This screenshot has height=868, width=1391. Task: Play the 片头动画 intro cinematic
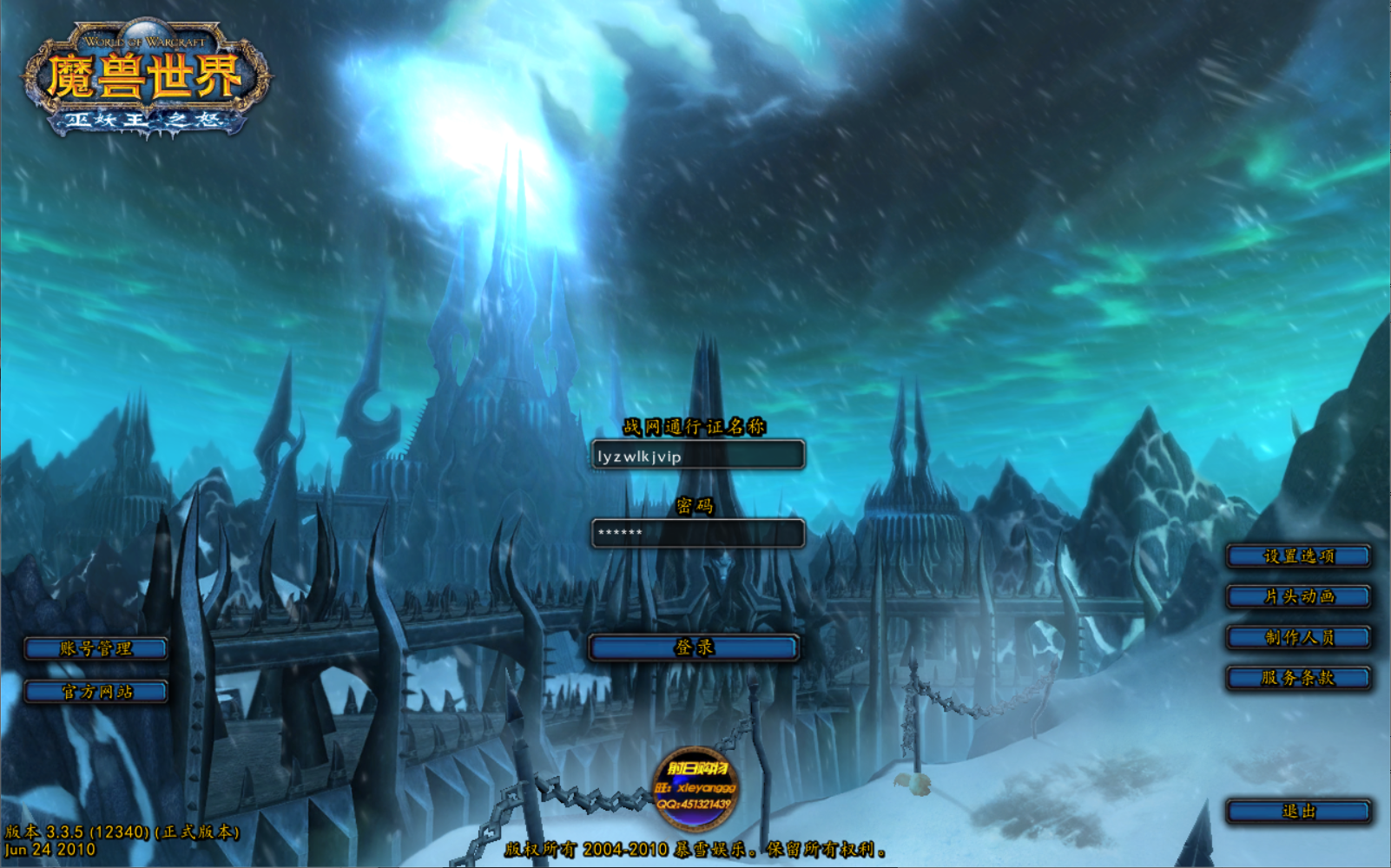coord(1298,596)
